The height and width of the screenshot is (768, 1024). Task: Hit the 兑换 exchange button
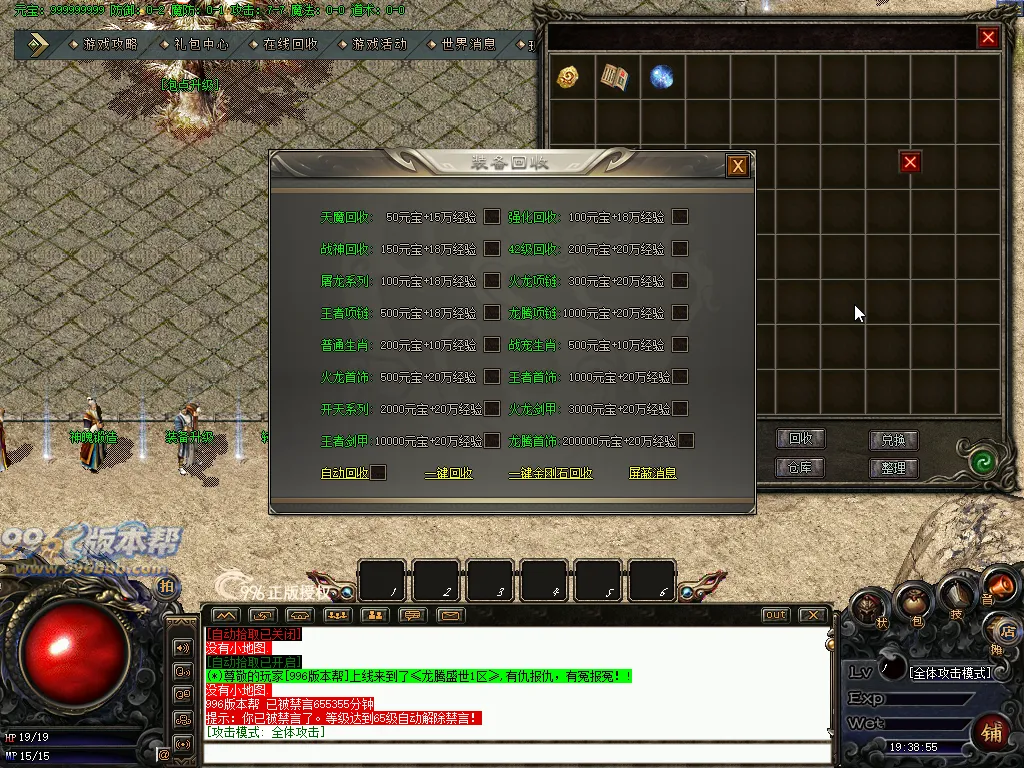pos(893,439)
